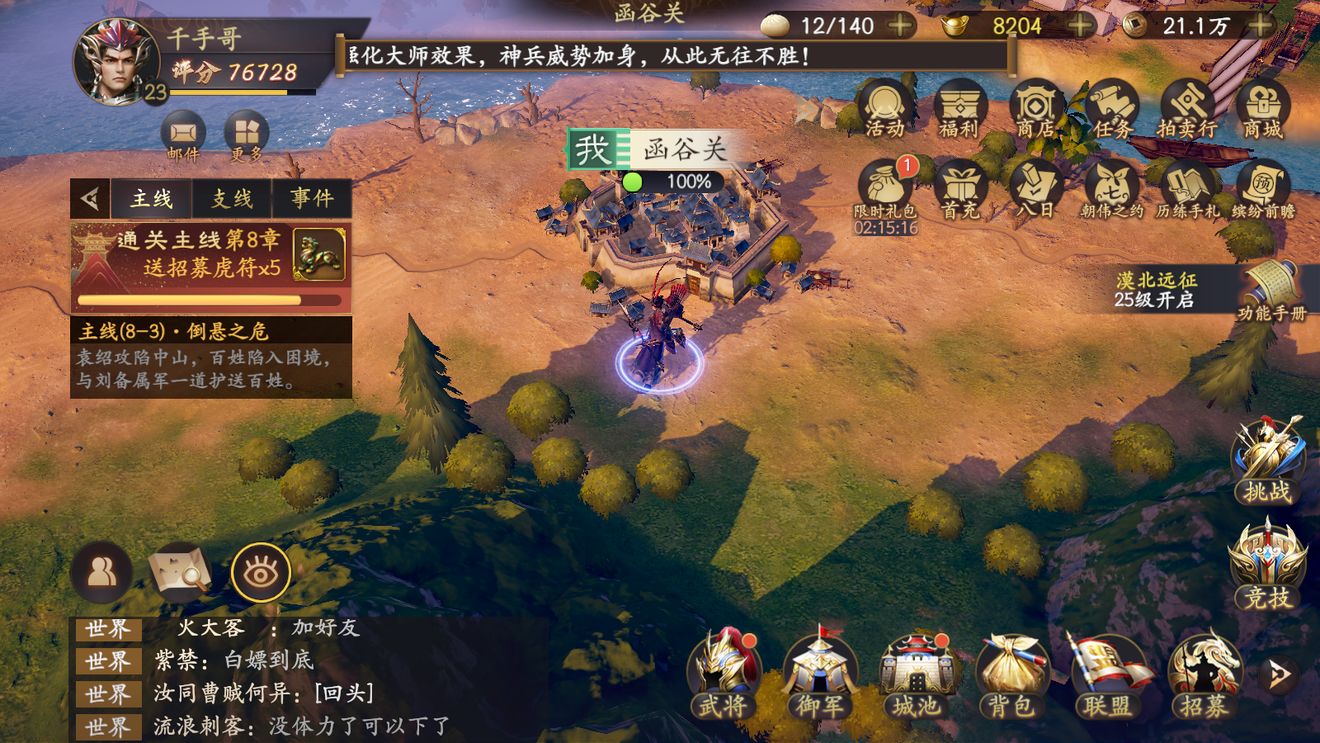Toggle the player profile icon
The height and width of the screenshot is (743, 1320).
(101, 572)
